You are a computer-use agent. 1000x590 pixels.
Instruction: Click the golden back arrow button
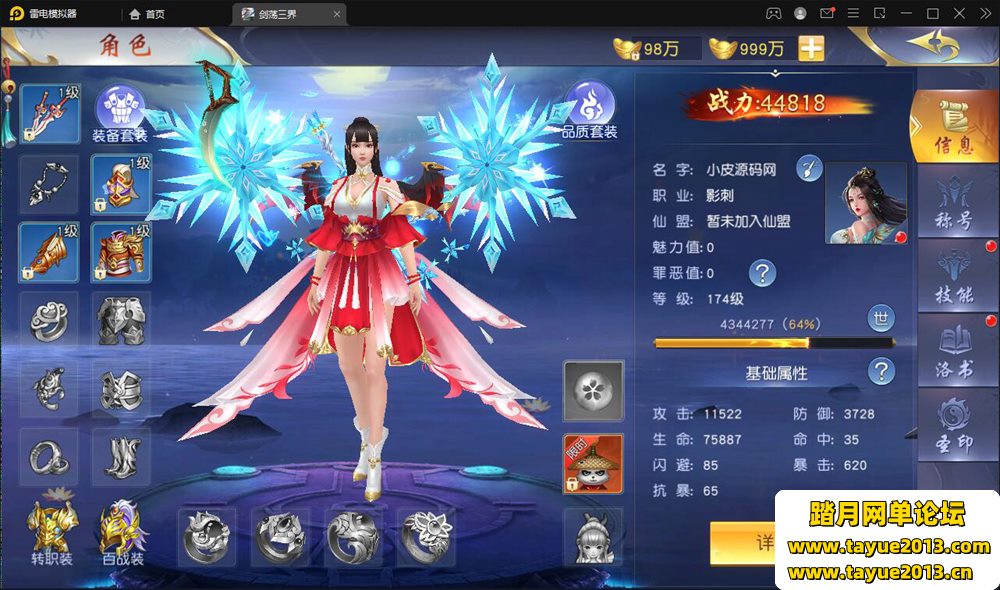click(930, 45)
